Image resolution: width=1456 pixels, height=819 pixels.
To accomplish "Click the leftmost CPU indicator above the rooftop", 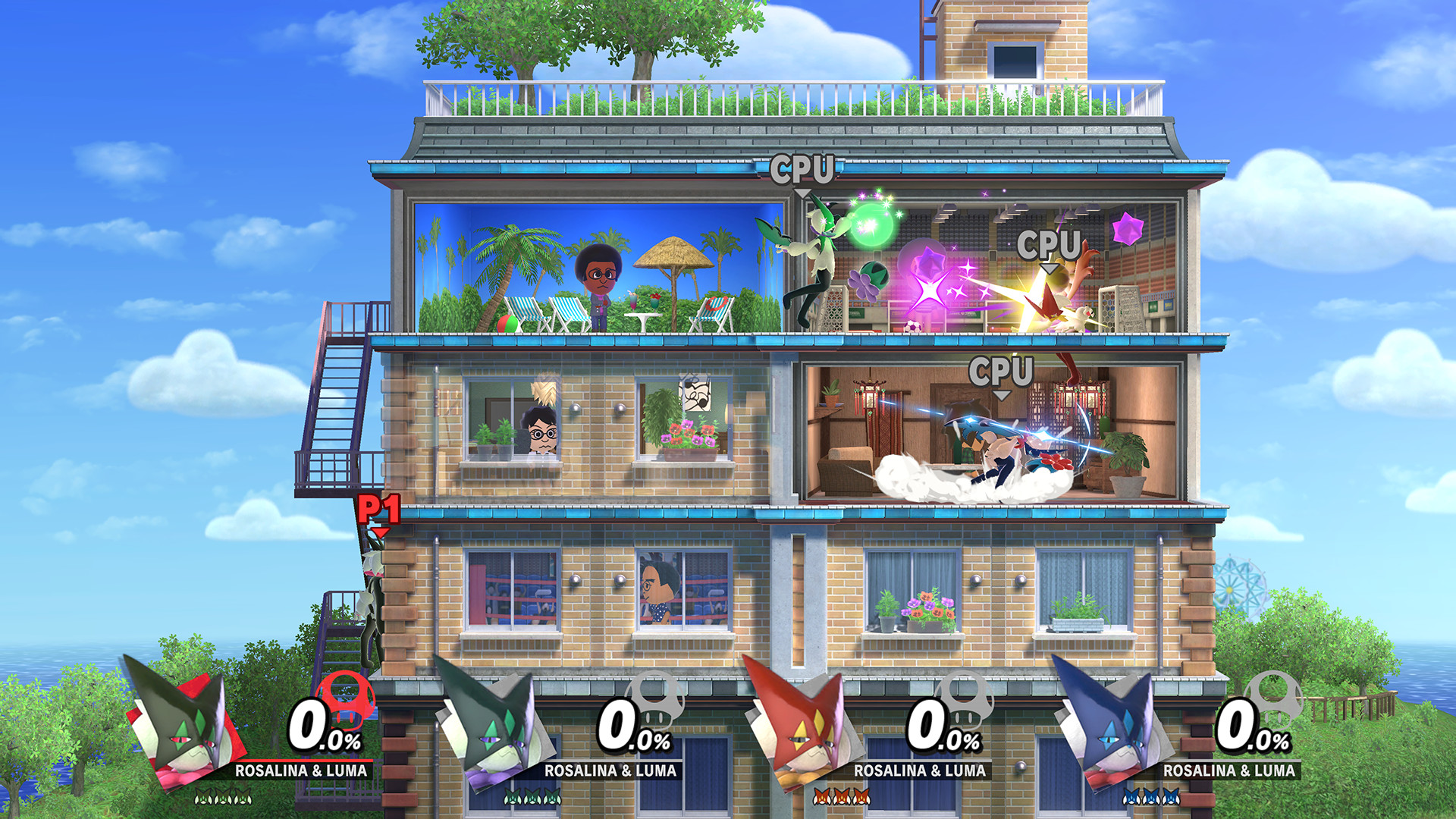I will [802, 168].
